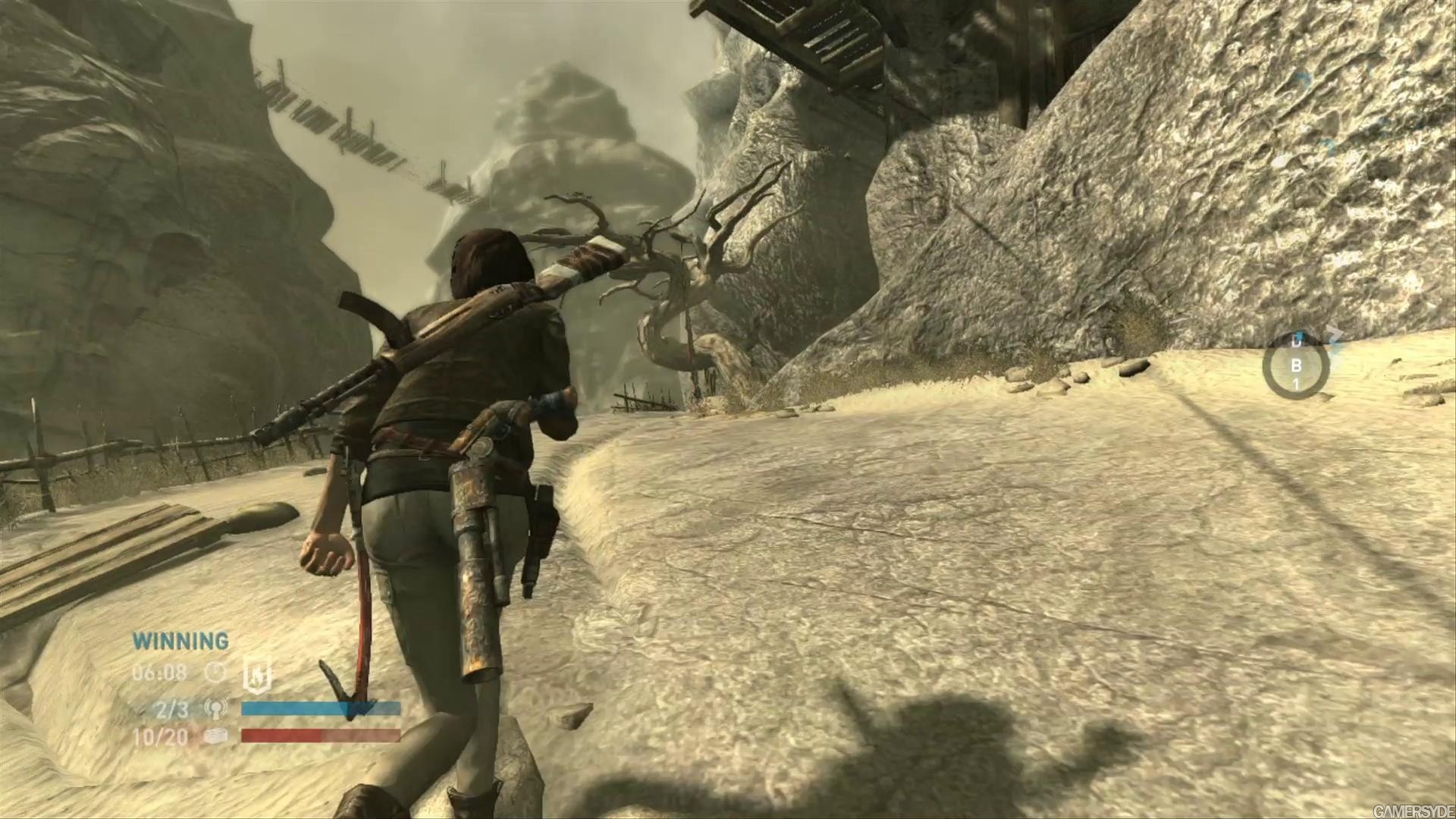Image resolution: width=1456 pixels, height=819 pixels.
Task: Select the circular B objective marker
Action: [1296, 366]
